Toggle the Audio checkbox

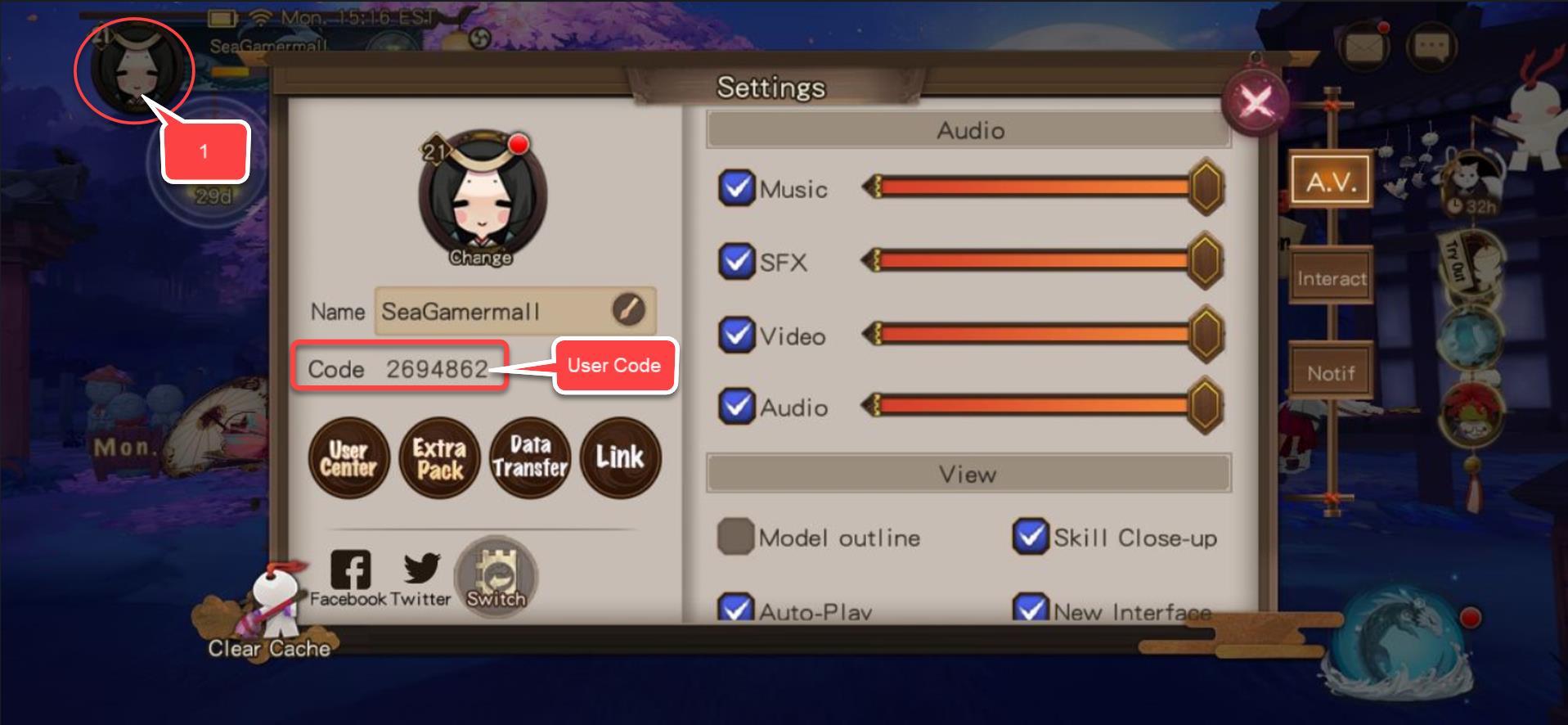[736, 406]
